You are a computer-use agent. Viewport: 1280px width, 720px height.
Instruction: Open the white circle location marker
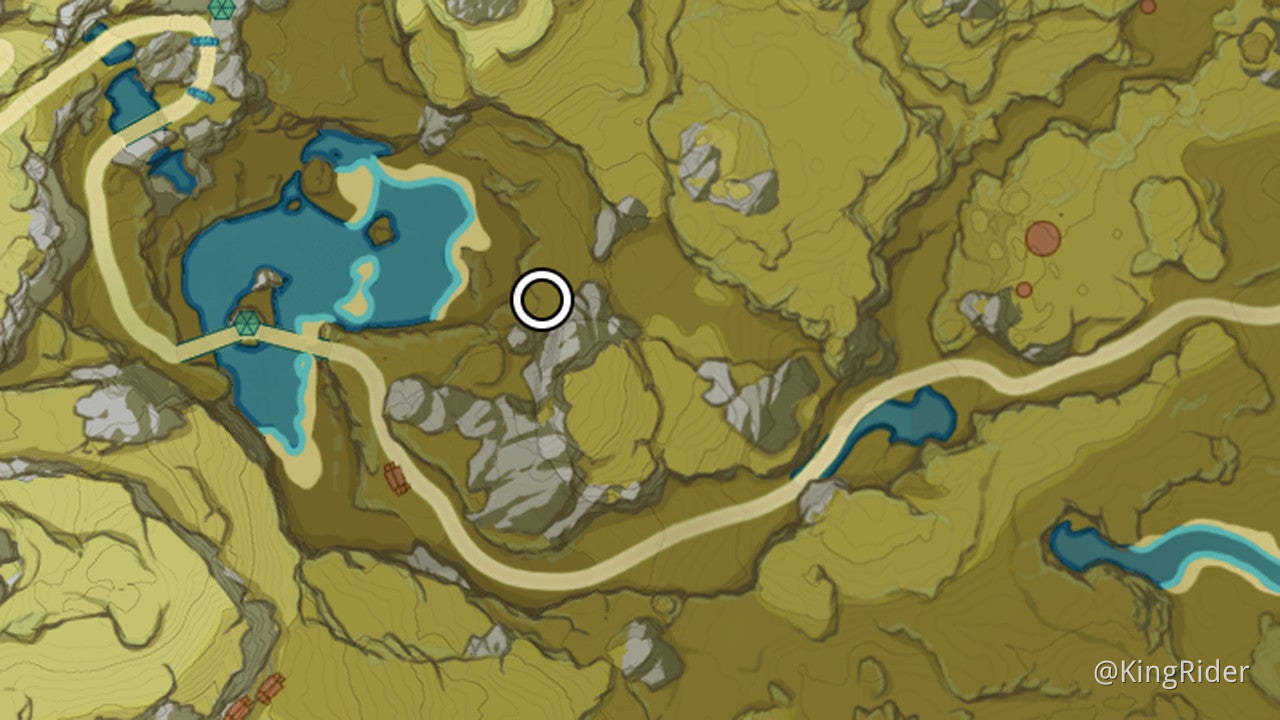pos(540,298)
